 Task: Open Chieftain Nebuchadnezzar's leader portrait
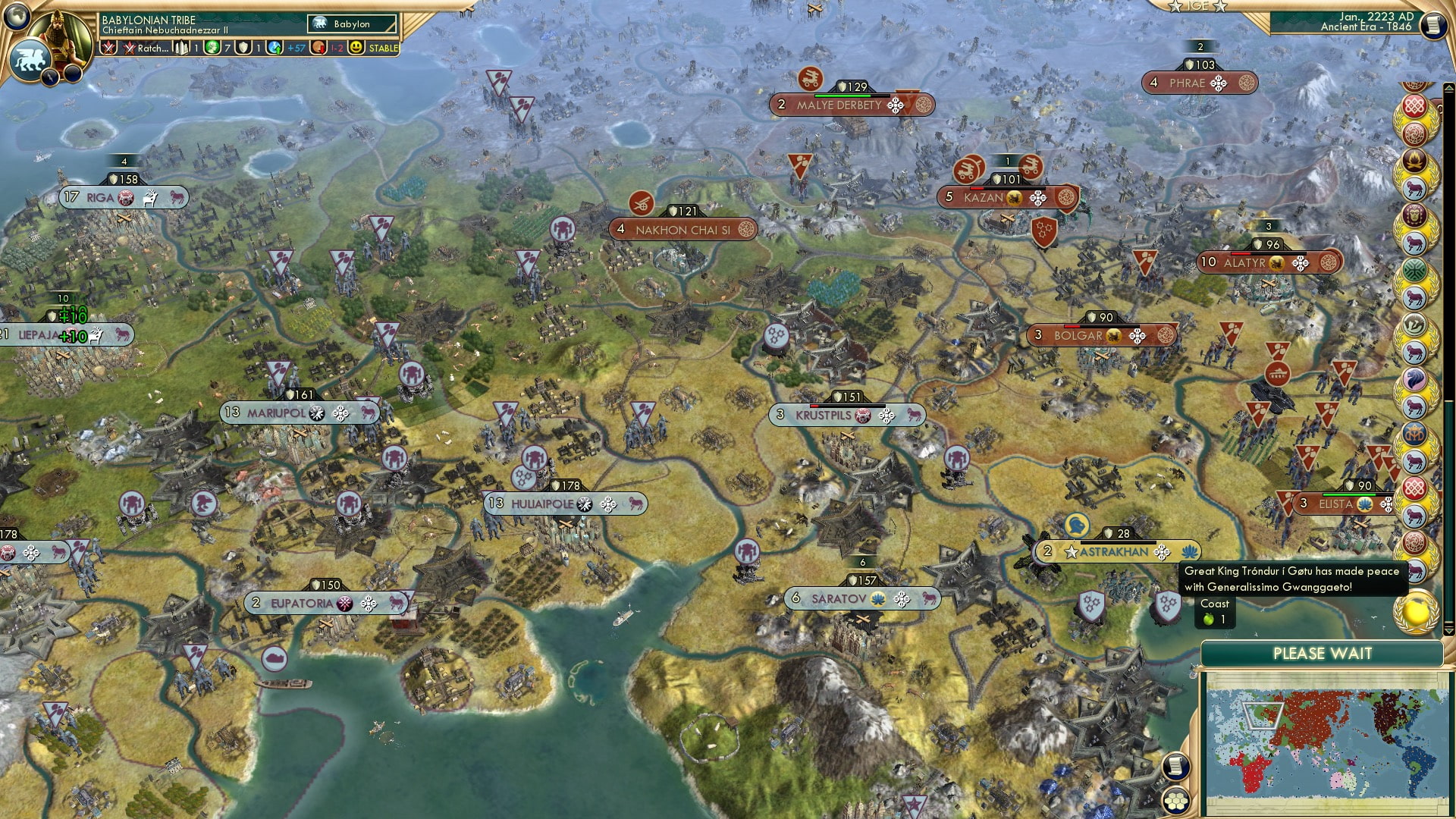point(59,32)
